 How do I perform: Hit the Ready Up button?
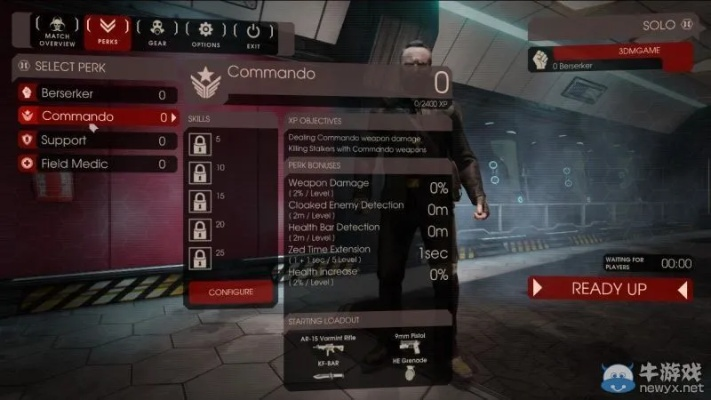[609, 289]
